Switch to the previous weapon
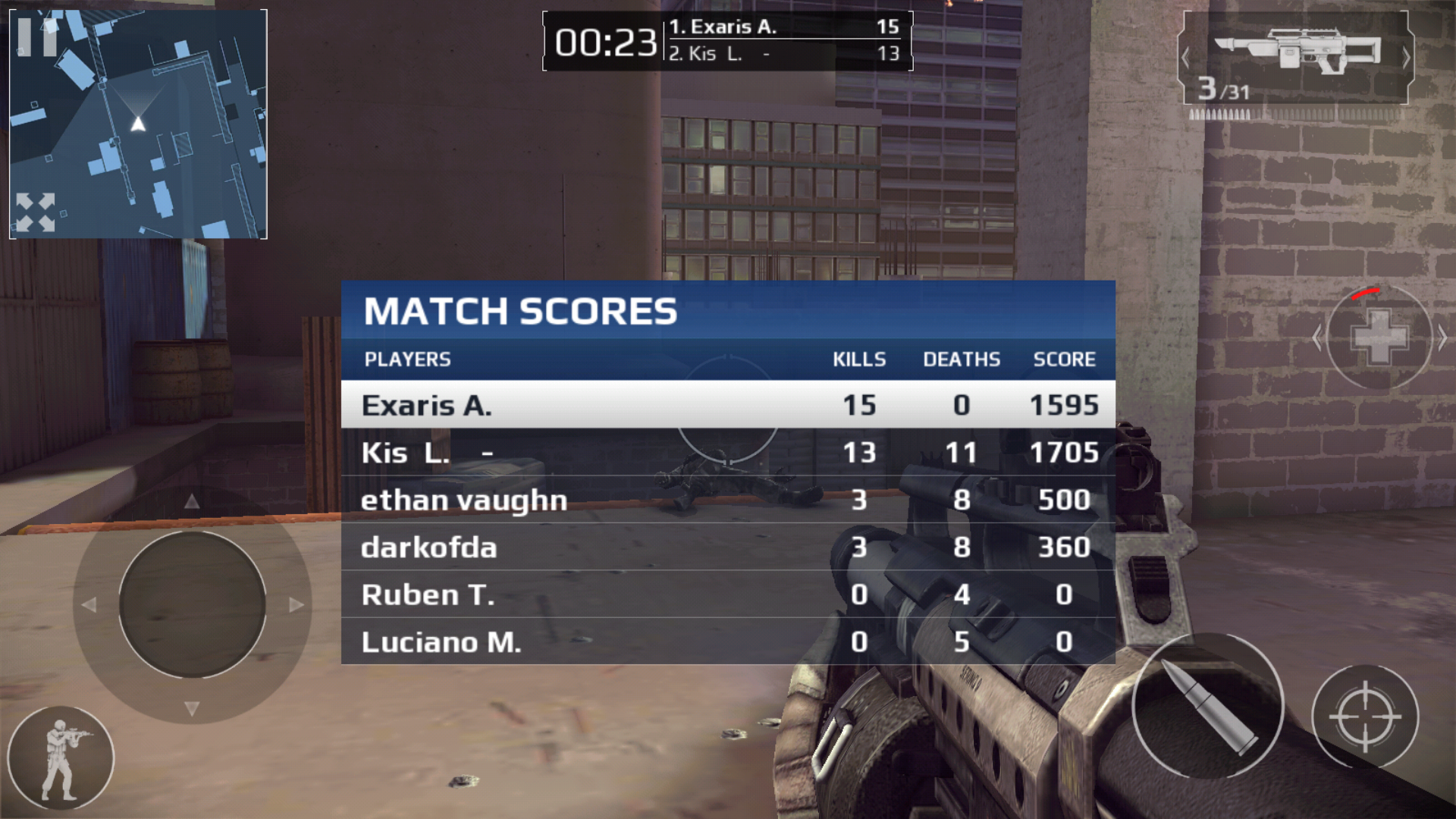 (1185, 58)
